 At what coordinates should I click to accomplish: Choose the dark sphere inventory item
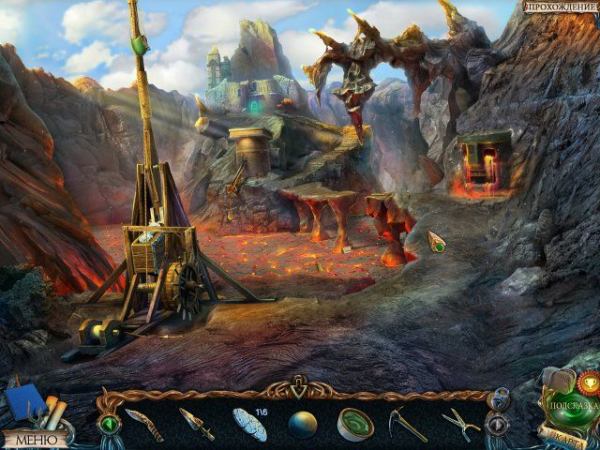[x=302, y=424]
